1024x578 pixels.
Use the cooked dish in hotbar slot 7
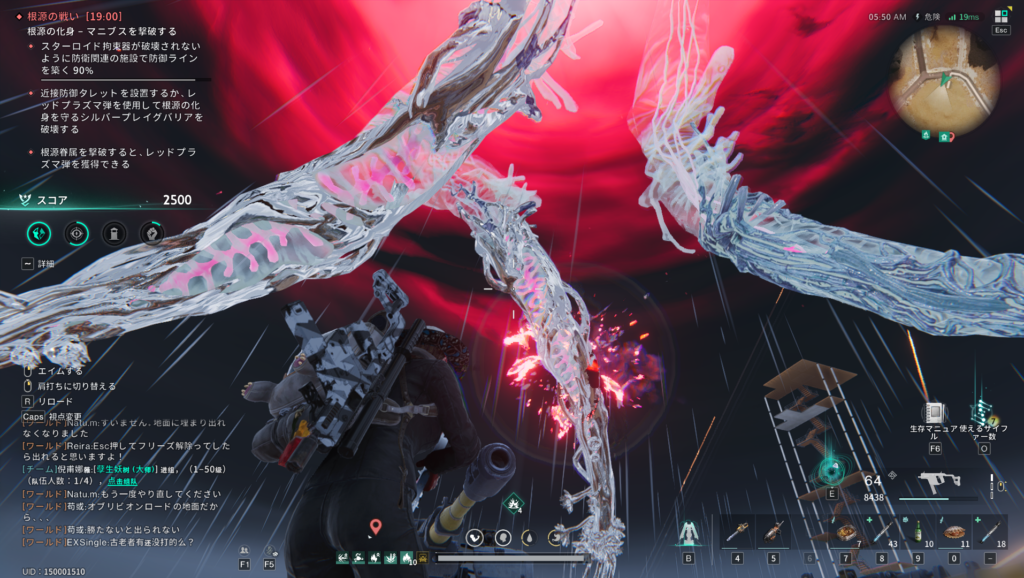(845, 531)
